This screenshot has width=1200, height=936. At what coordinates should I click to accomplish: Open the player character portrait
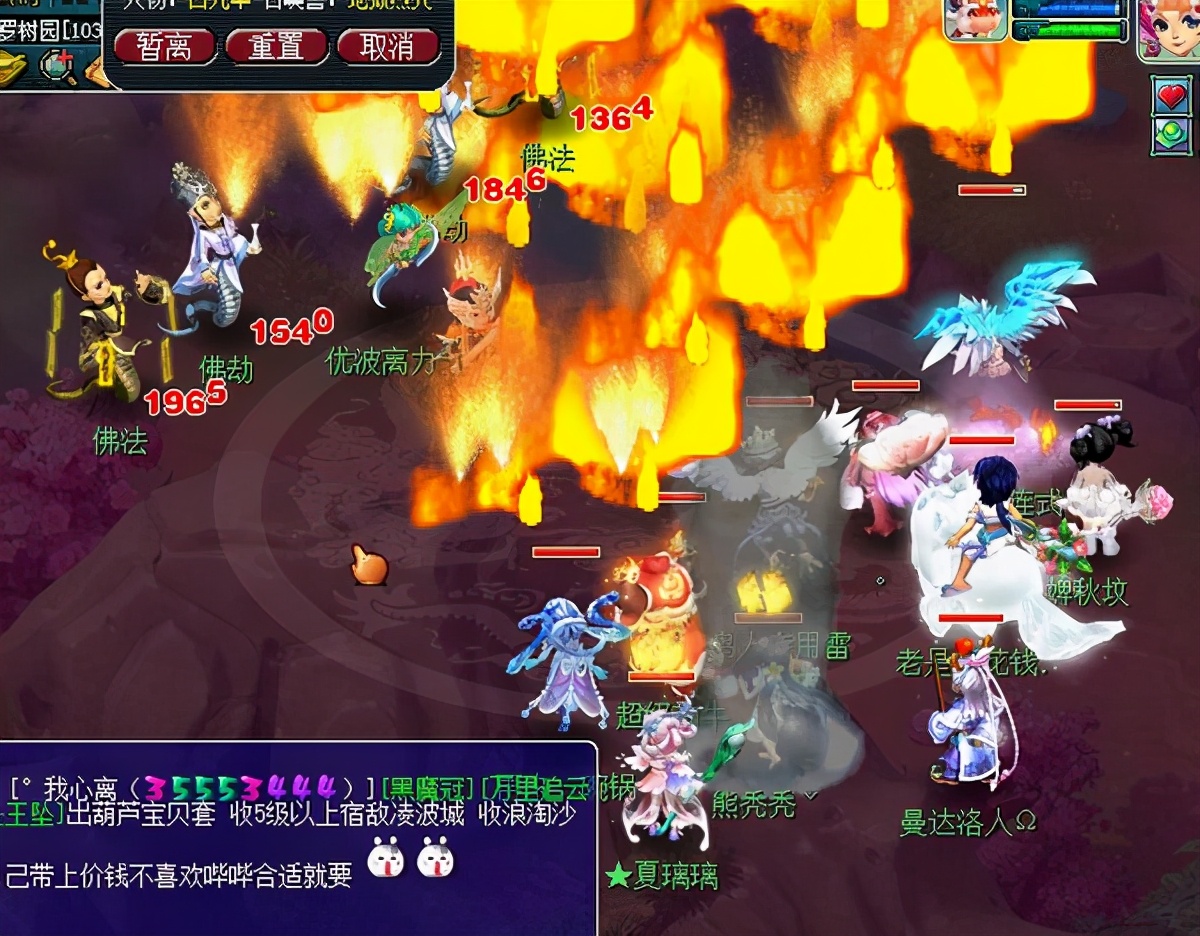click(x=1169, y=28)
